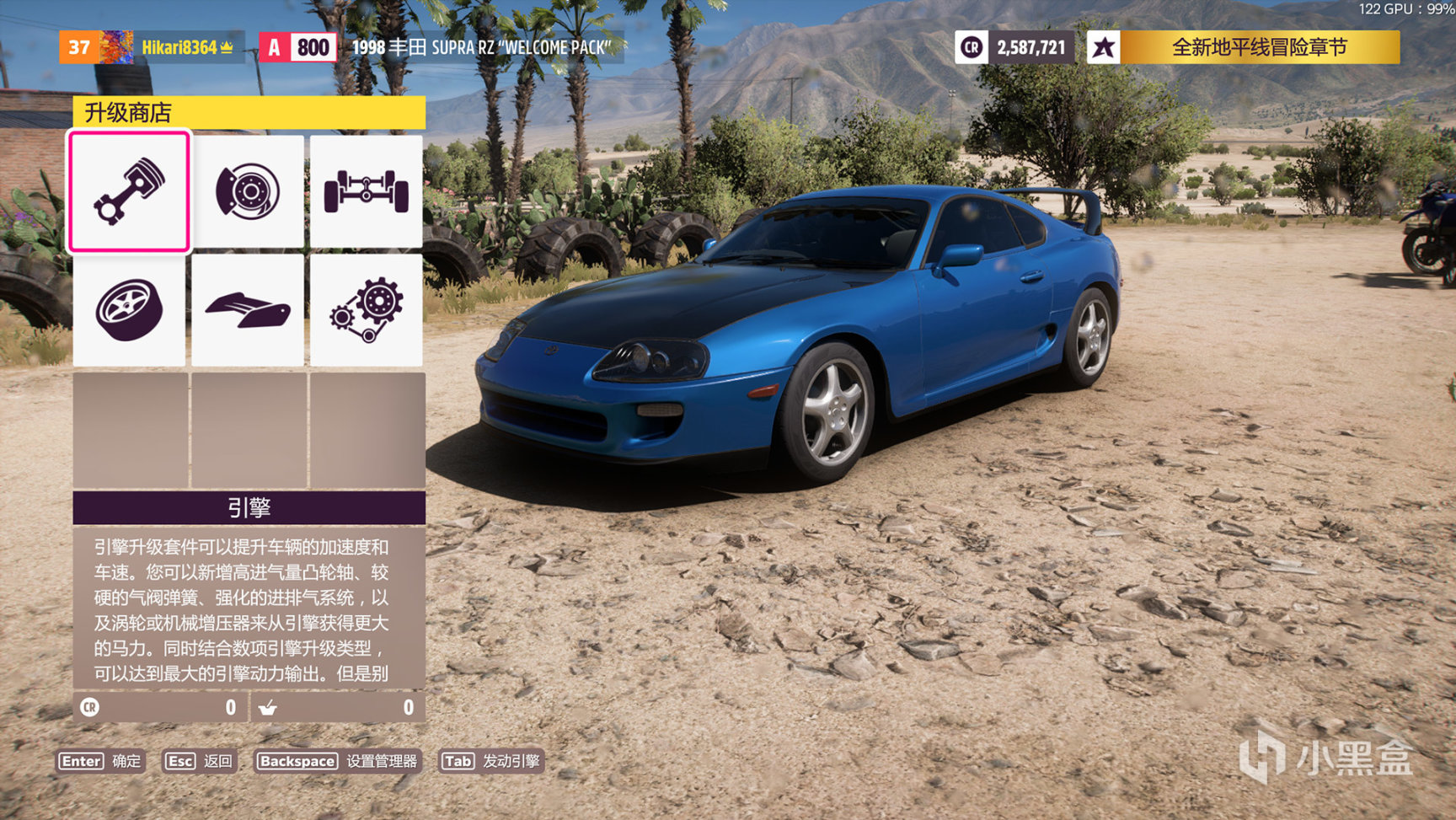
Task: Select the engine piston upgrade category
Action: 129,191
